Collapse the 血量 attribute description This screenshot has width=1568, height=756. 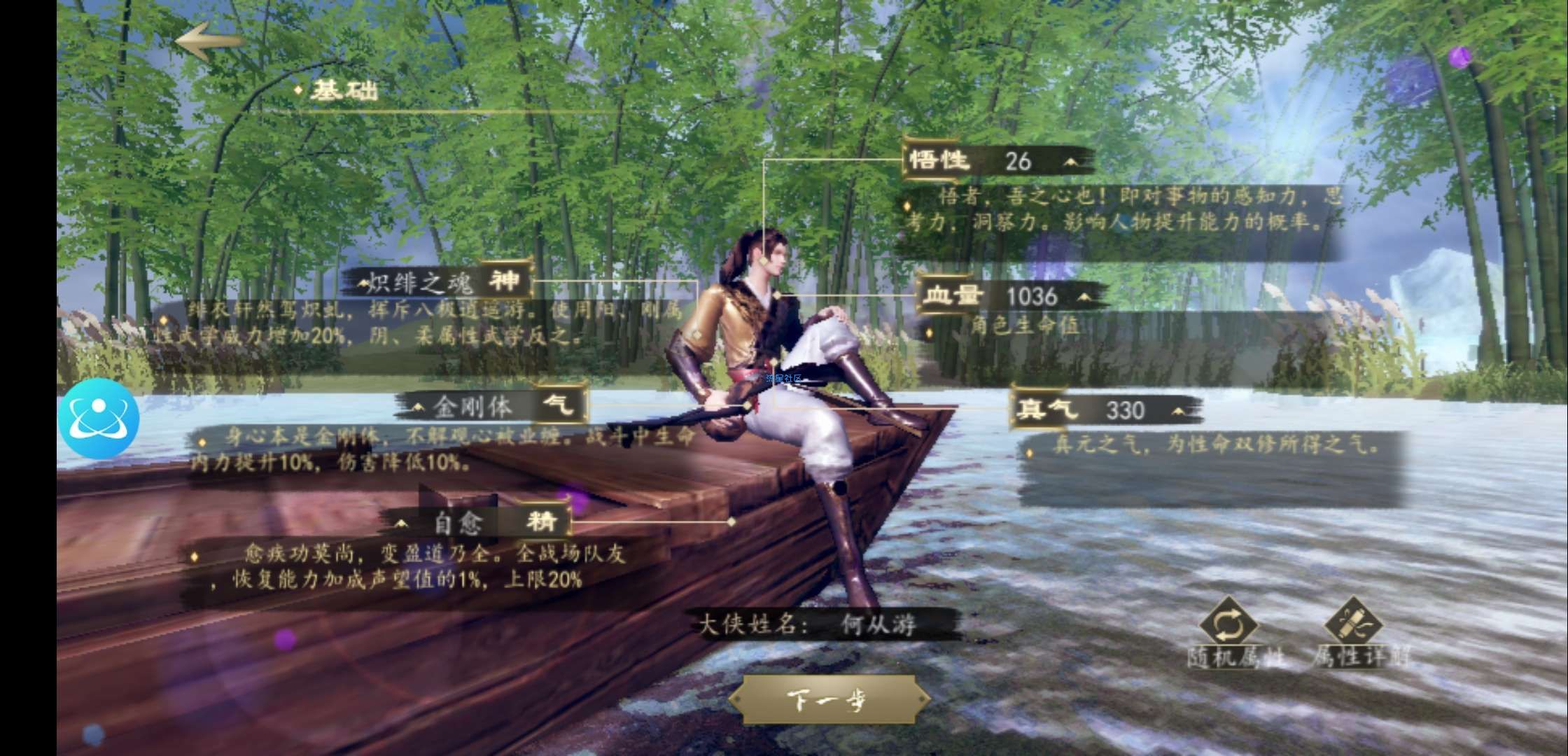(x=1084, y=297)
